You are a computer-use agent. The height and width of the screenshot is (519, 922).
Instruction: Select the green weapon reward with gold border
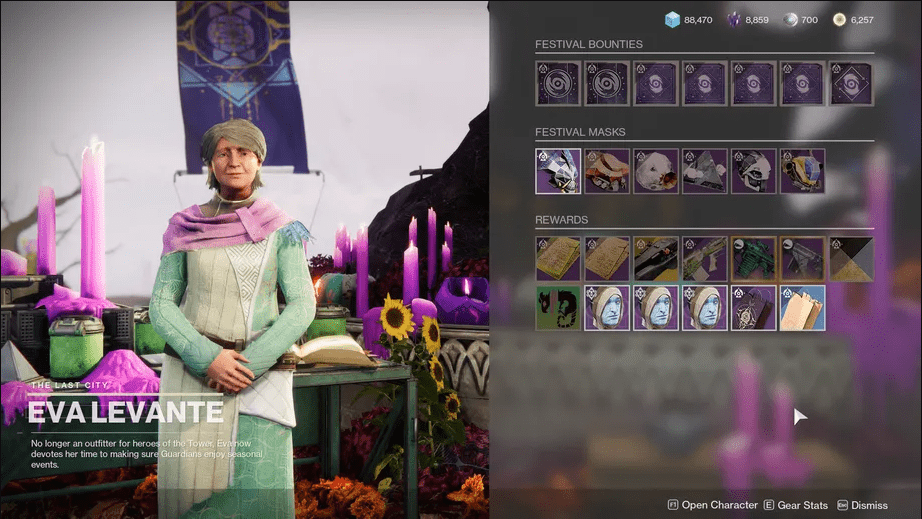click(753, 259)
